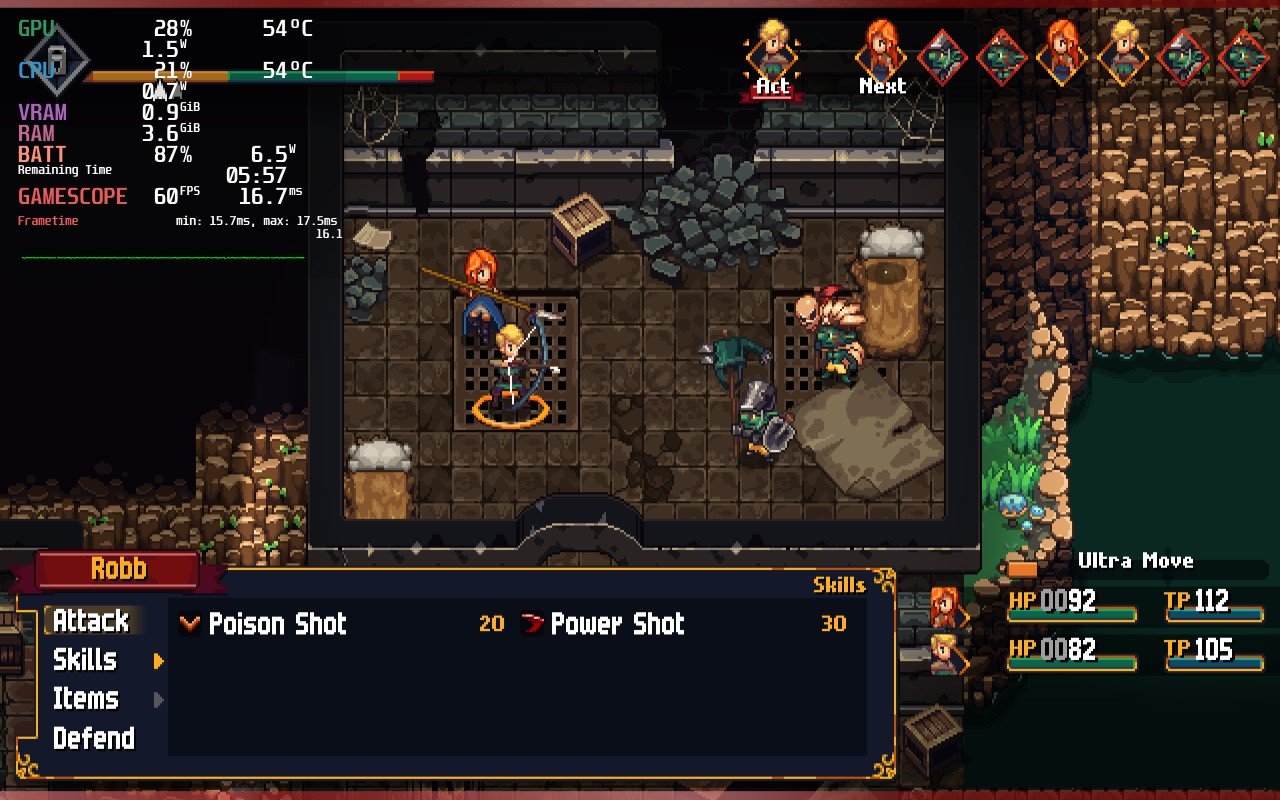The width and height of the screenshot is (1280, 800).
Task: Use the Power Shot skill
Action: pos(617,624)
